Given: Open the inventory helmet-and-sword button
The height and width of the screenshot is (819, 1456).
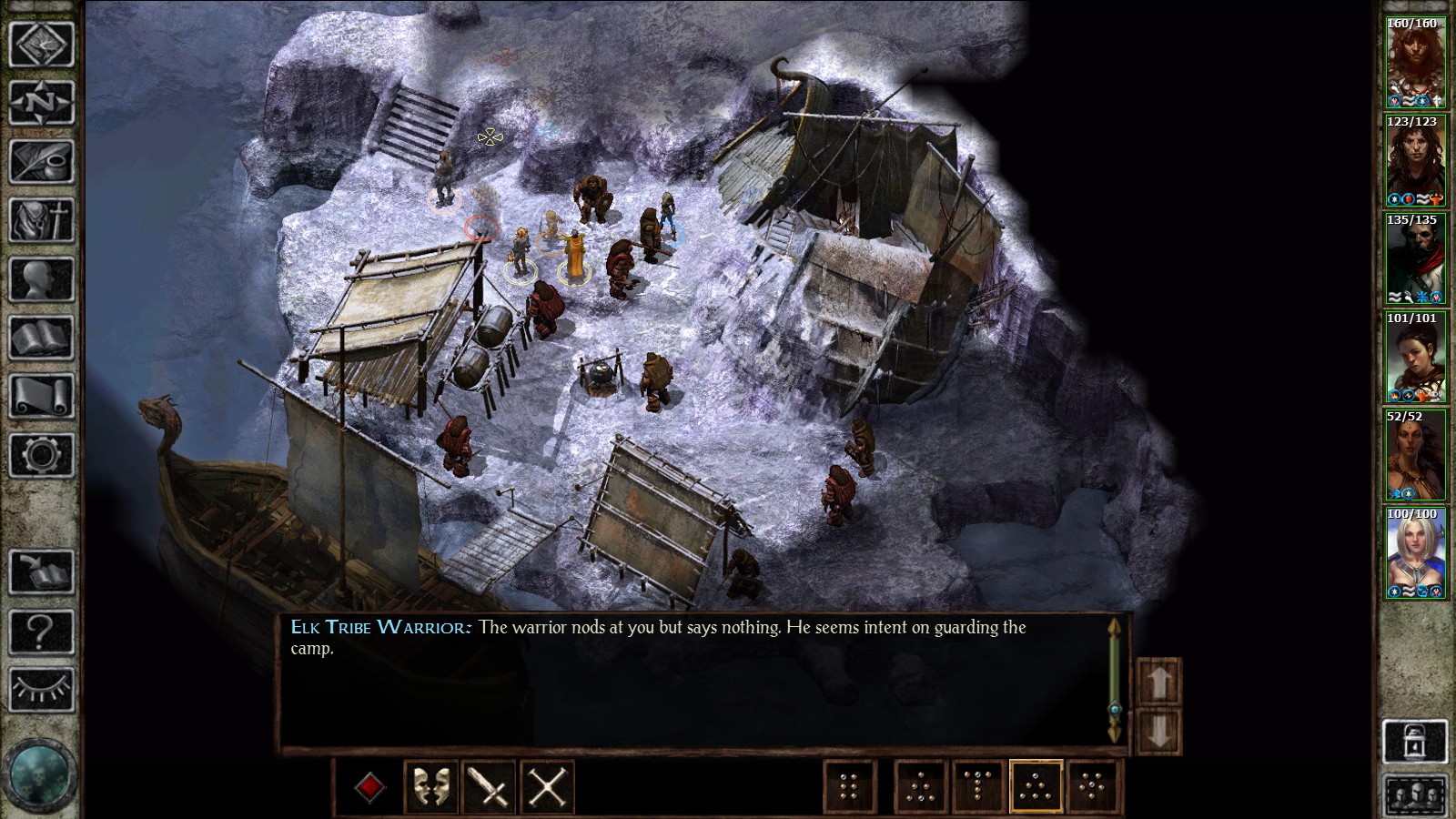Looking at the screenshot, I should 41,219.
